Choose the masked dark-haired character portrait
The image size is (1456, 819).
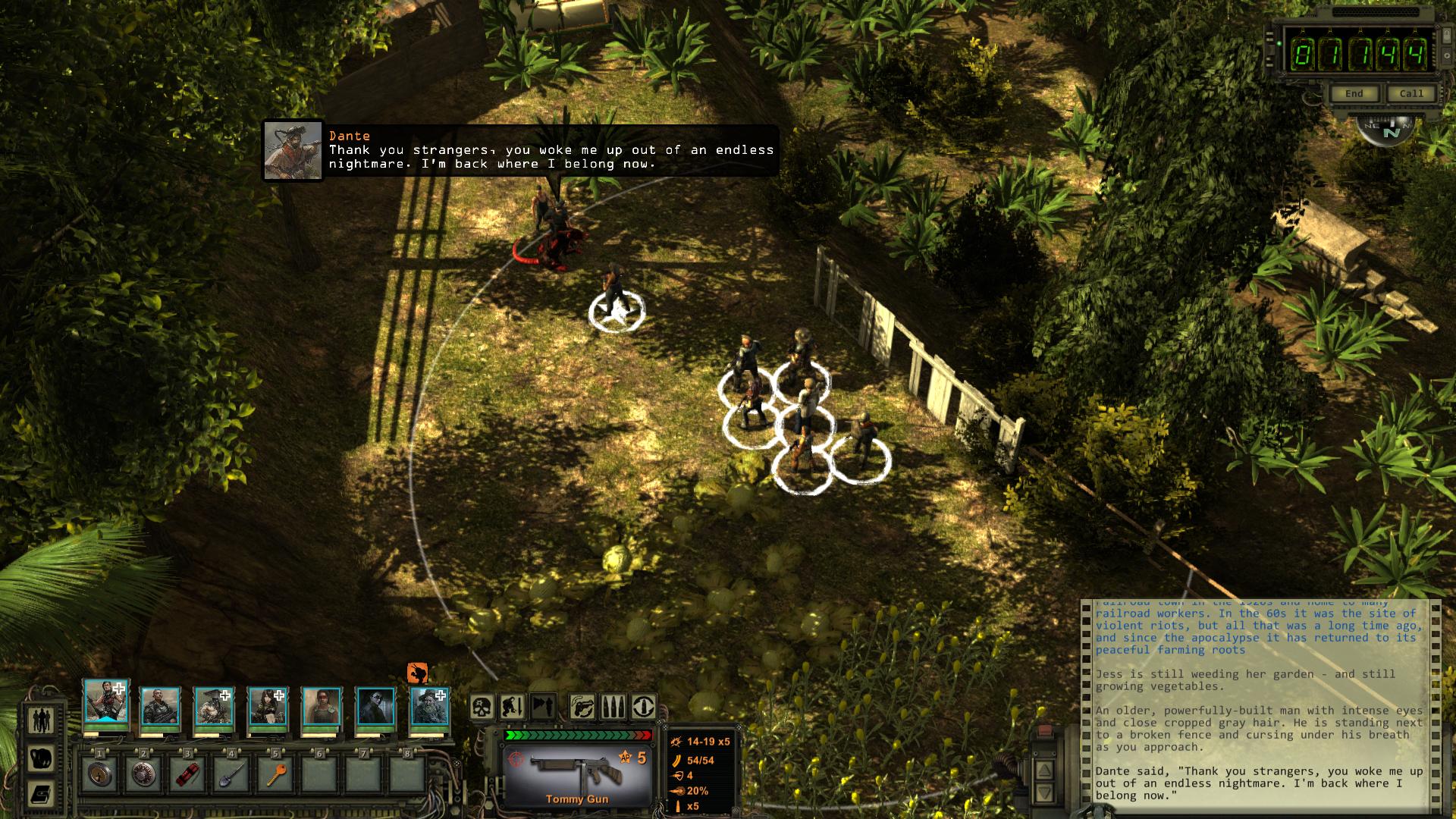pos(375,707)
